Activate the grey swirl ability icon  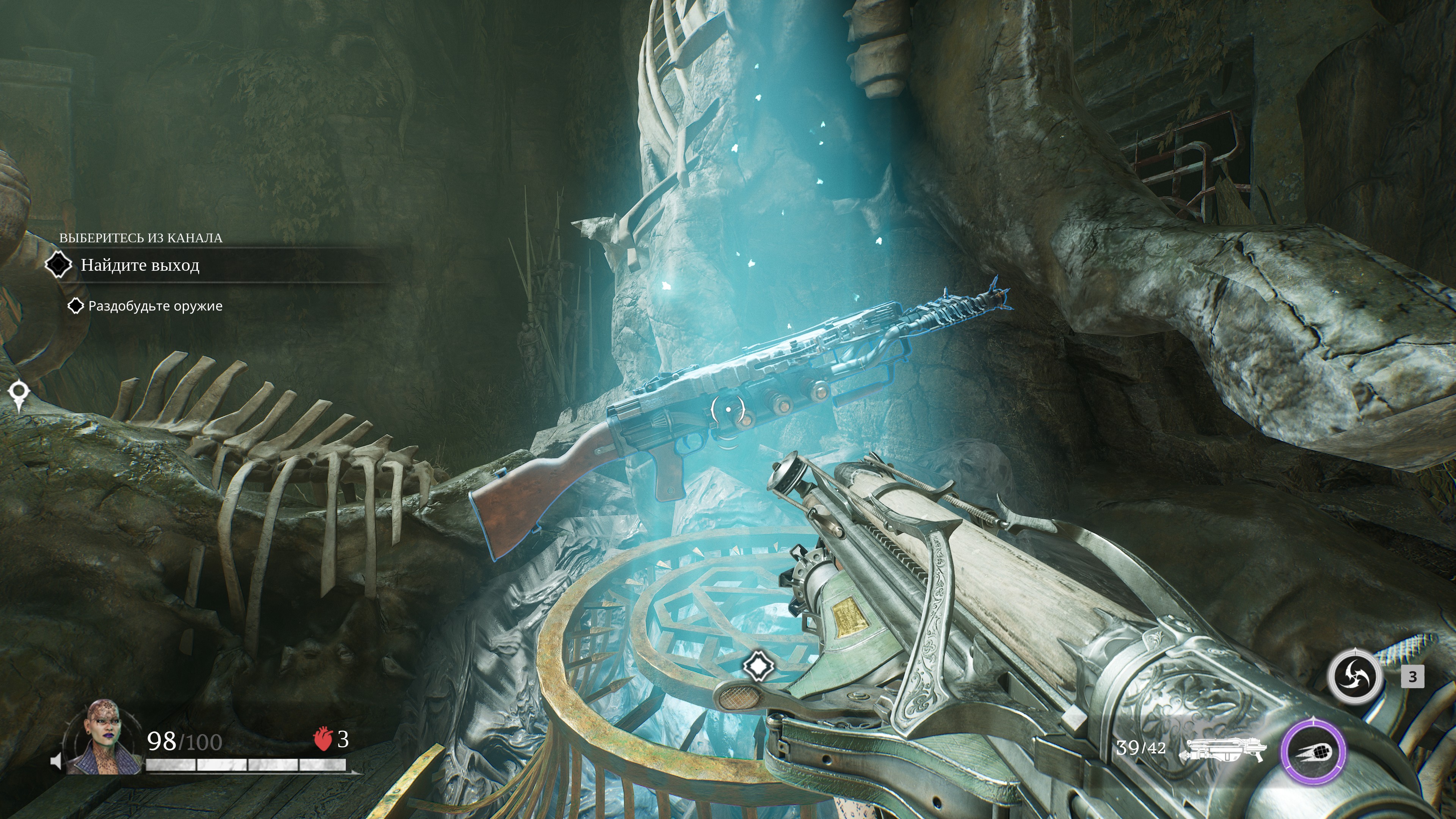pos(1355,676)
